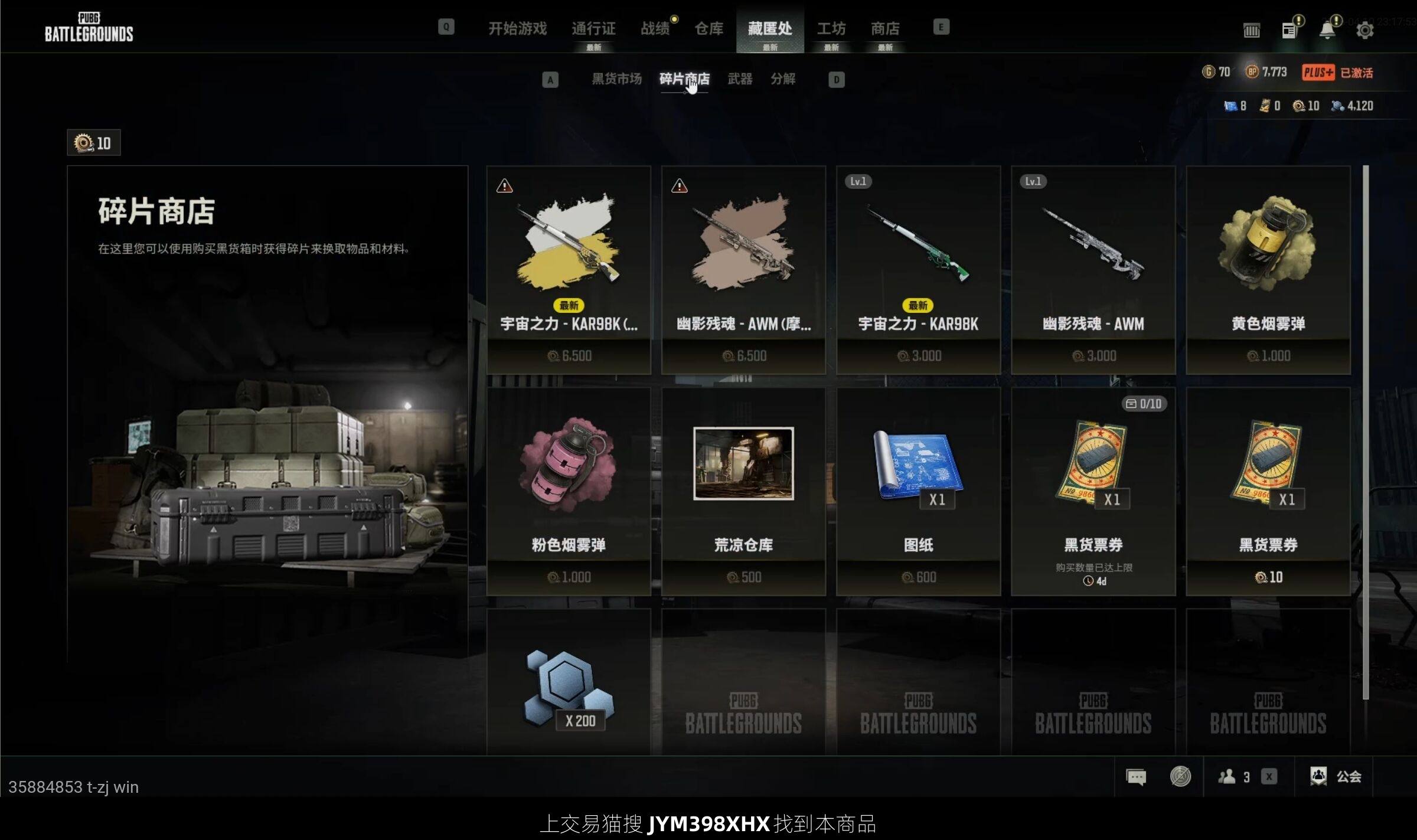
Task: Choose the 宇宙之力 - KAR98K Lv.1 skin
Action: (918, 269)
